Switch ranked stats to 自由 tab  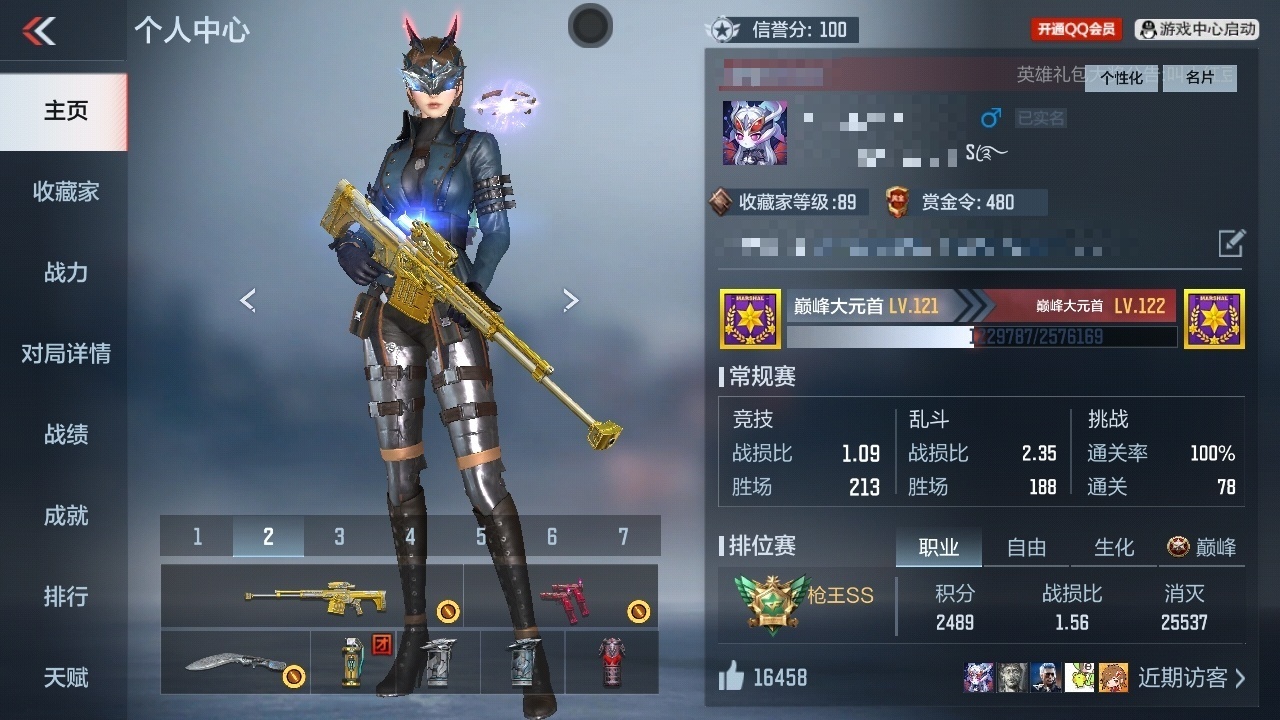click(x=1026, y=547)
